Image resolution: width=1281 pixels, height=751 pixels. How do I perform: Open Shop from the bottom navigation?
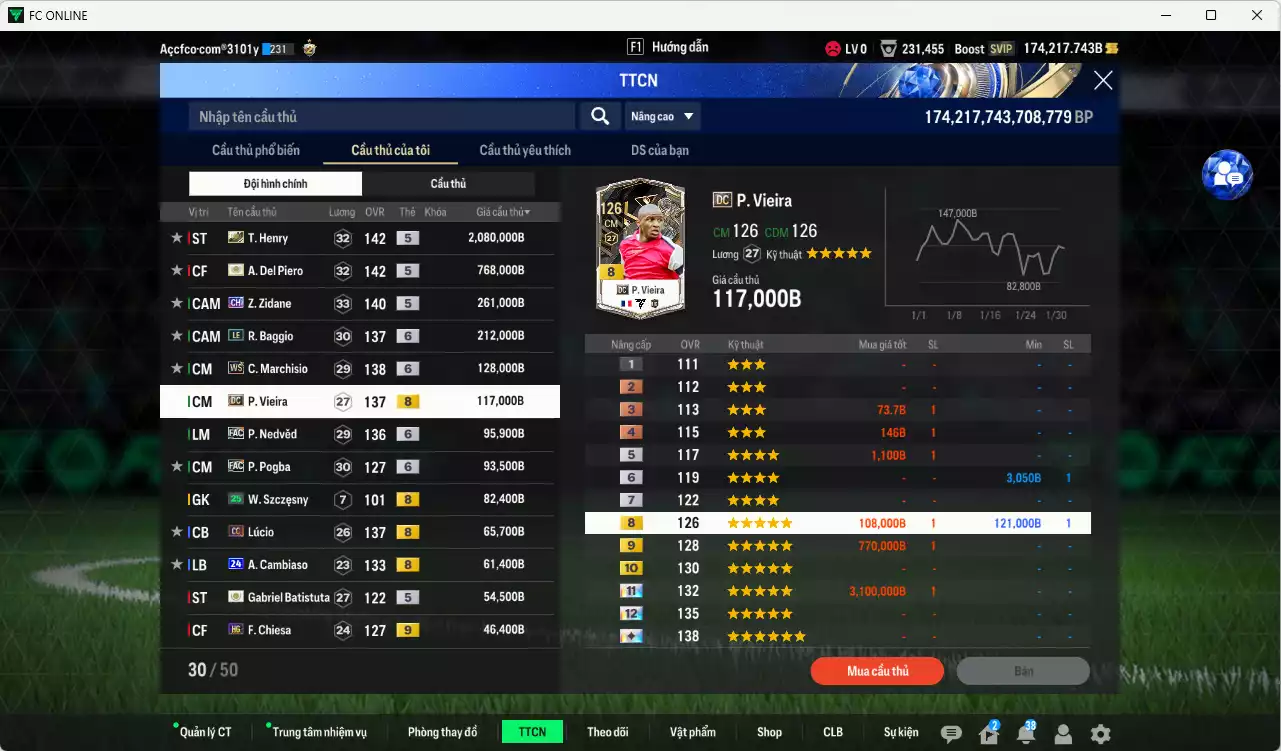pos(769,731)
